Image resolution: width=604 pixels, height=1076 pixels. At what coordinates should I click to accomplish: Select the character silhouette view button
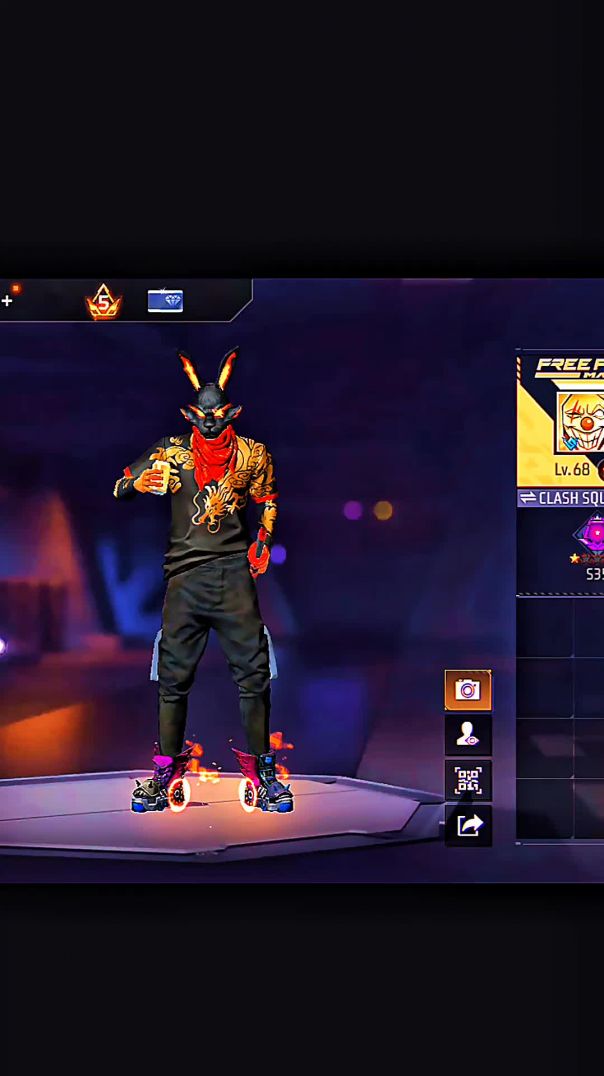[467, 736]
